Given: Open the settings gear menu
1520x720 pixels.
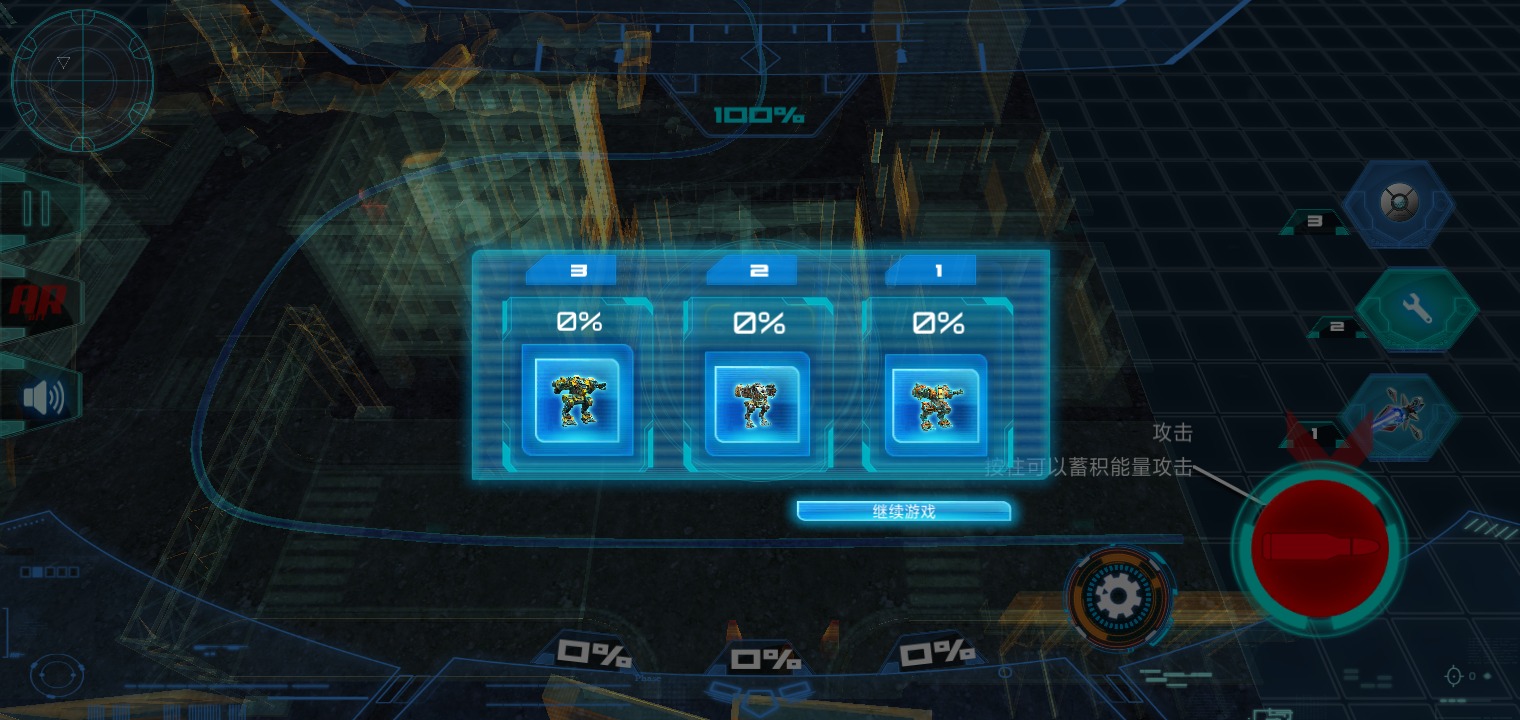Looking at the screenshot, I should [x=1120, y=595].
